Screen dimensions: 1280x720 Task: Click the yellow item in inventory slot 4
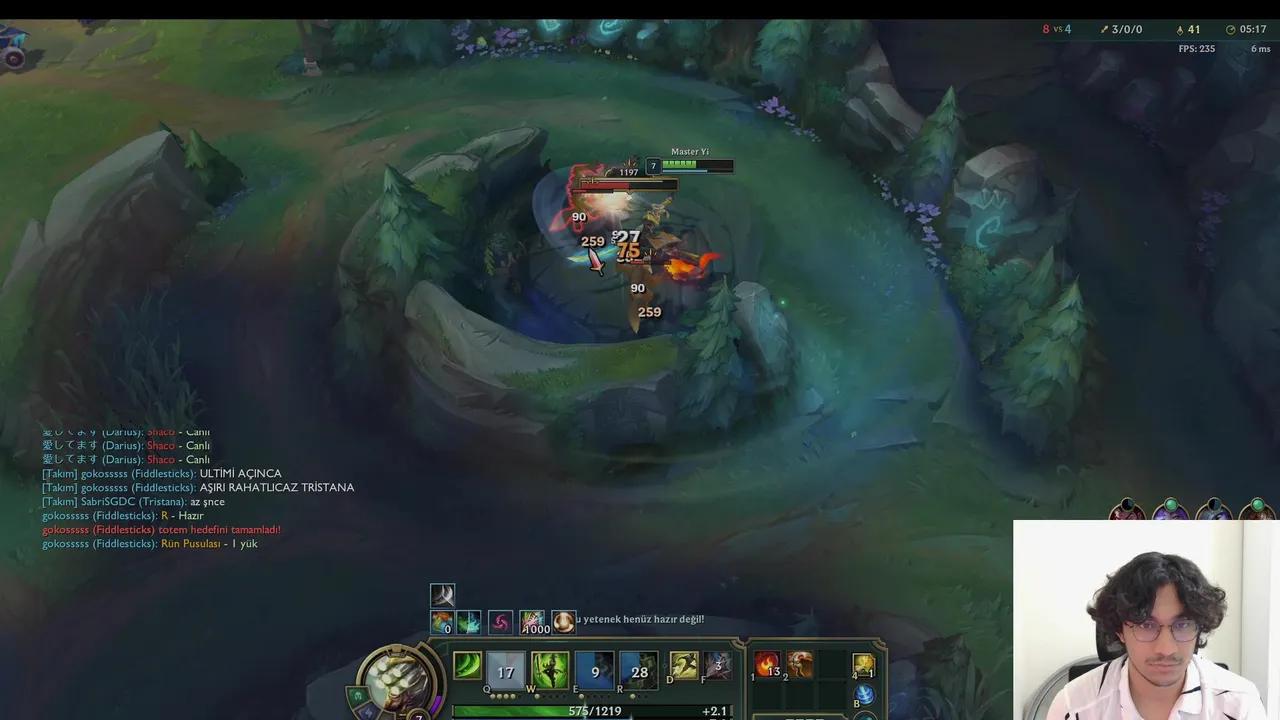click(862, 666)
